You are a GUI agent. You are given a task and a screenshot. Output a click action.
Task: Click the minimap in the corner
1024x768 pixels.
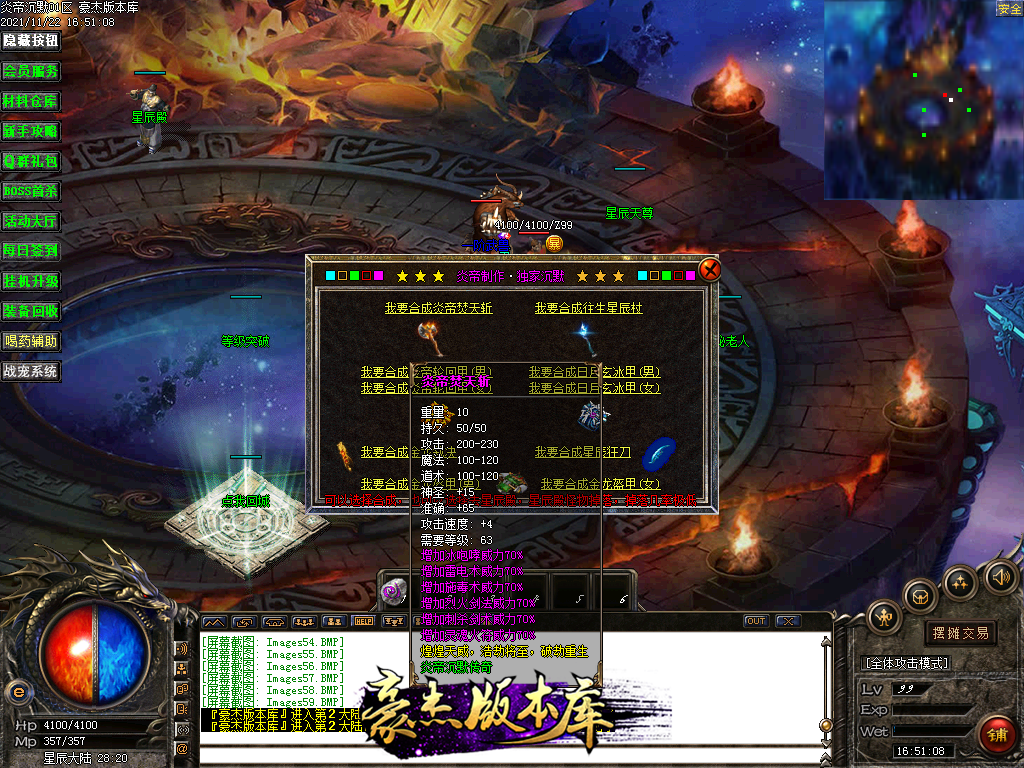[922, 100]
